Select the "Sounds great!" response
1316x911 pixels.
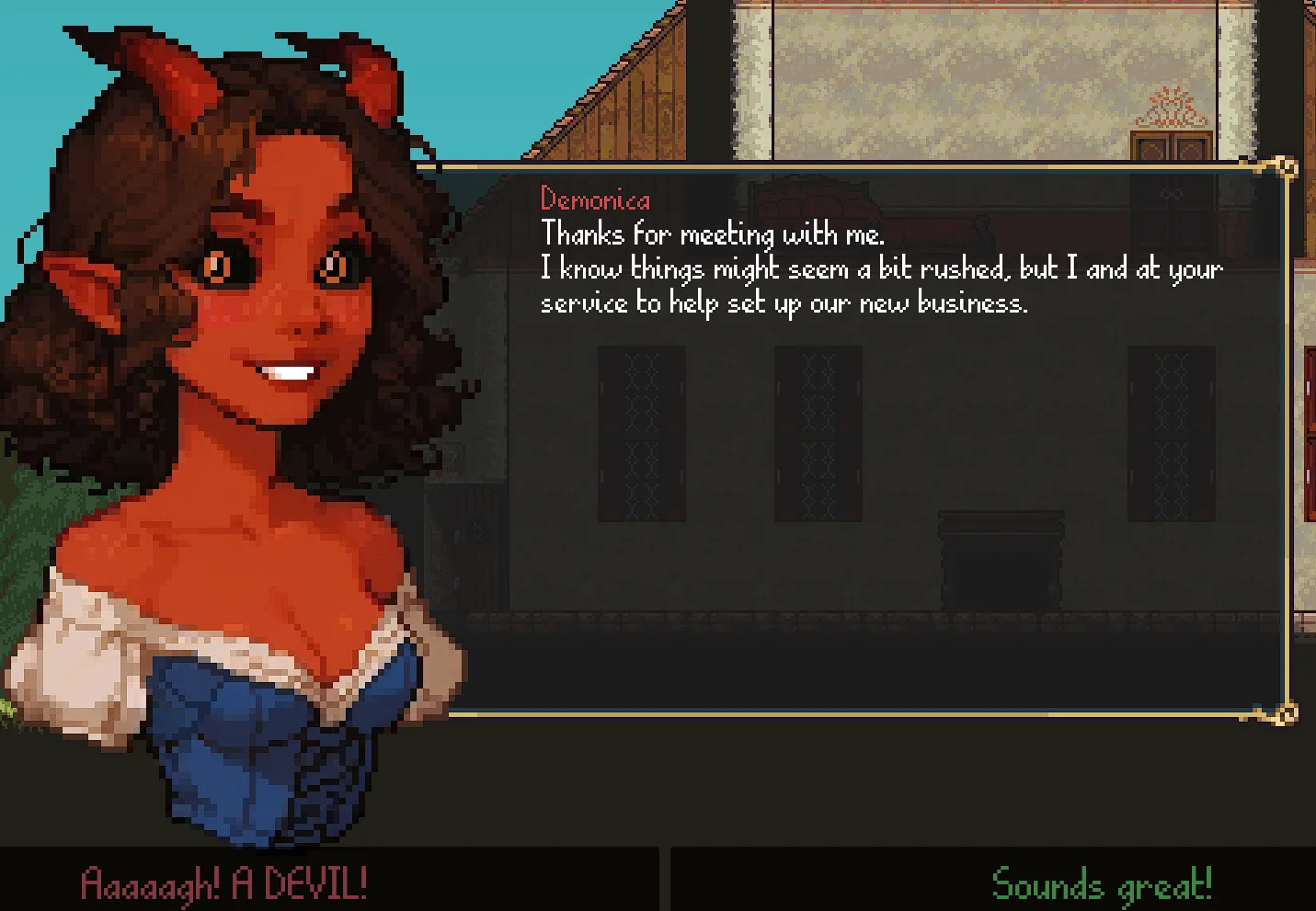click(1101, 884)
